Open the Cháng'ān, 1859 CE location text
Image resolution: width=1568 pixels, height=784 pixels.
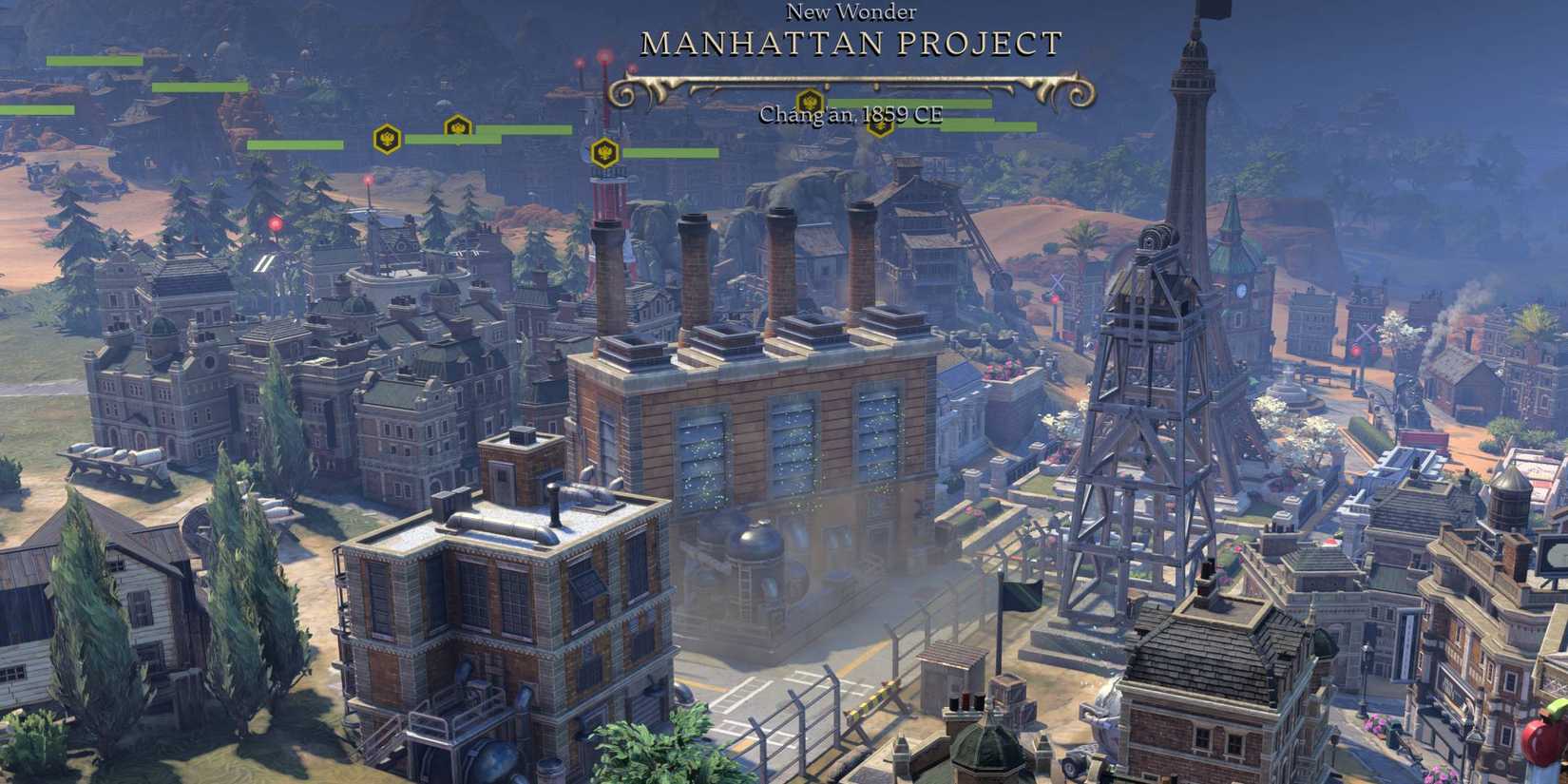[x=851, y=114]
